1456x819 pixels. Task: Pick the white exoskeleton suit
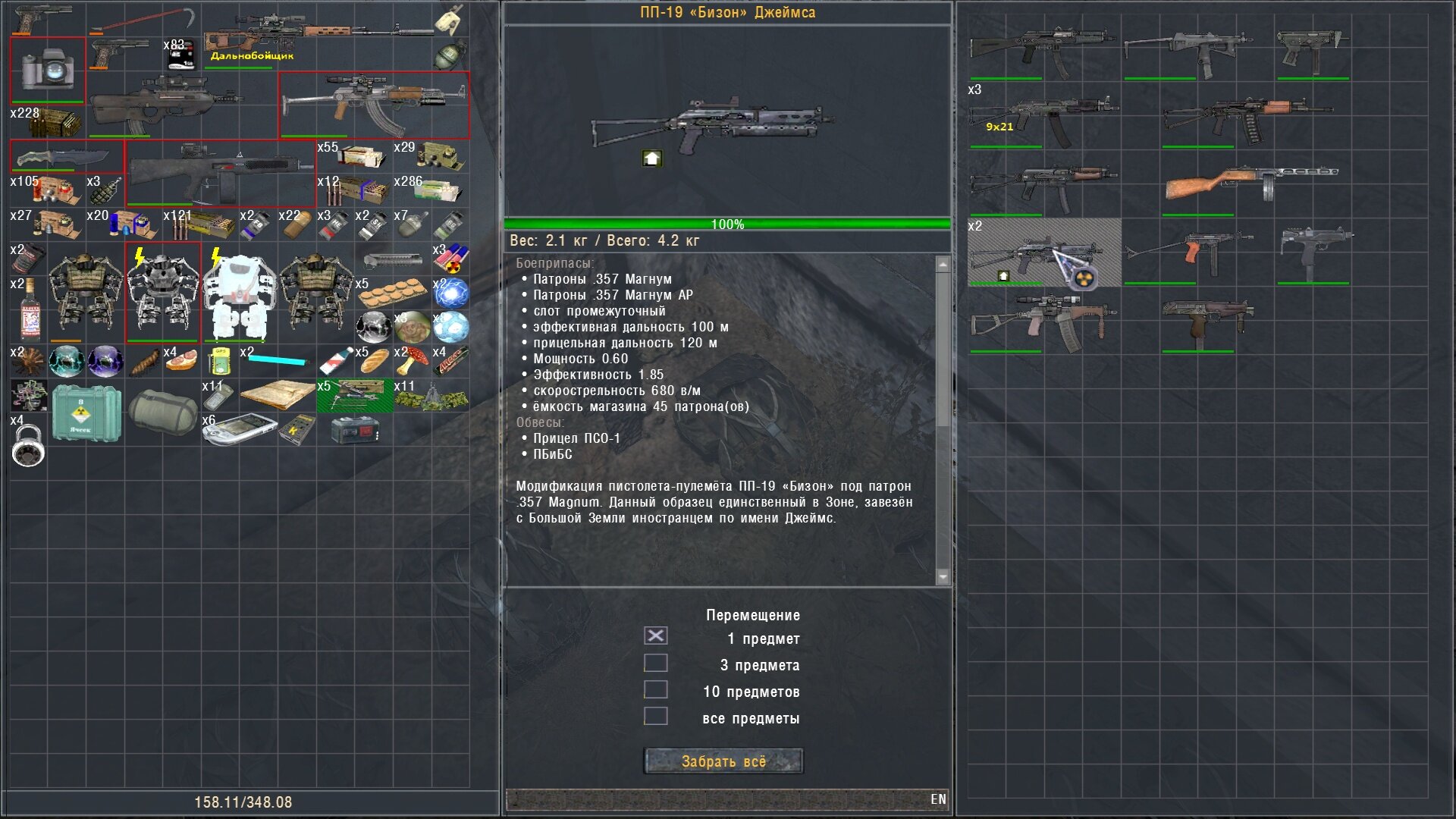pos(240,294)
